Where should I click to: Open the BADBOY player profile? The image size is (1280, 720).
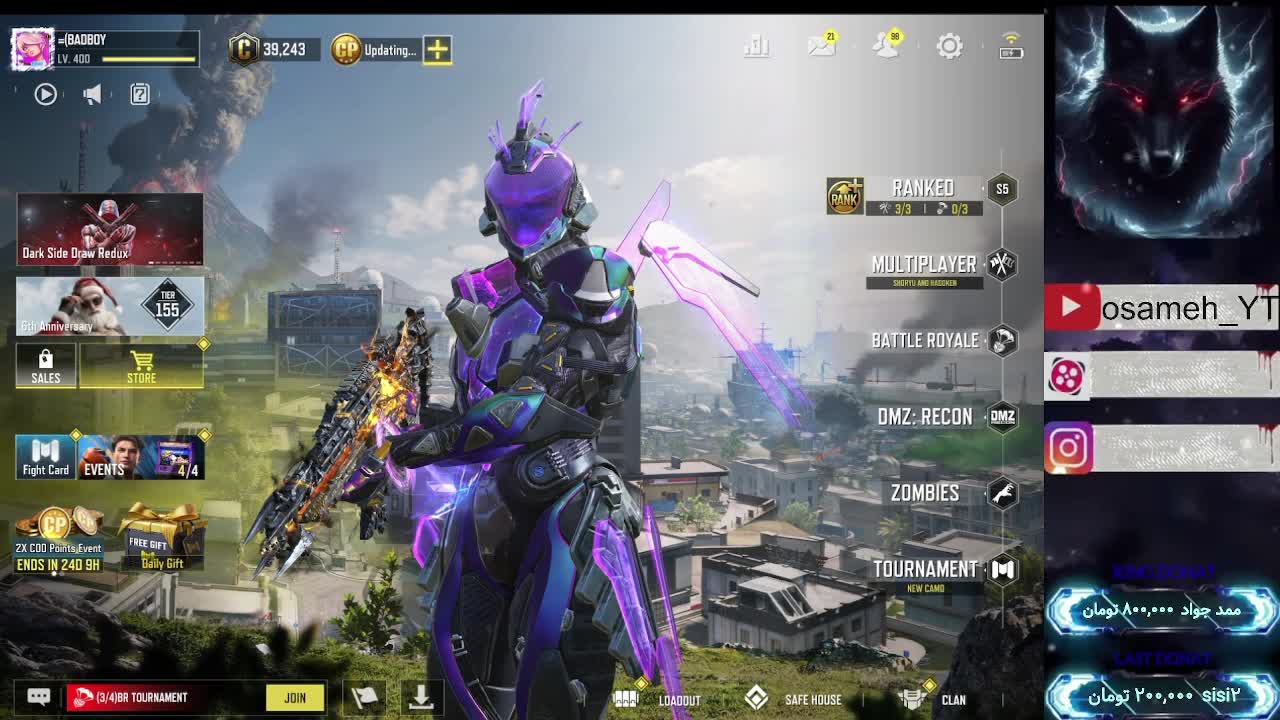coord(32,48)
